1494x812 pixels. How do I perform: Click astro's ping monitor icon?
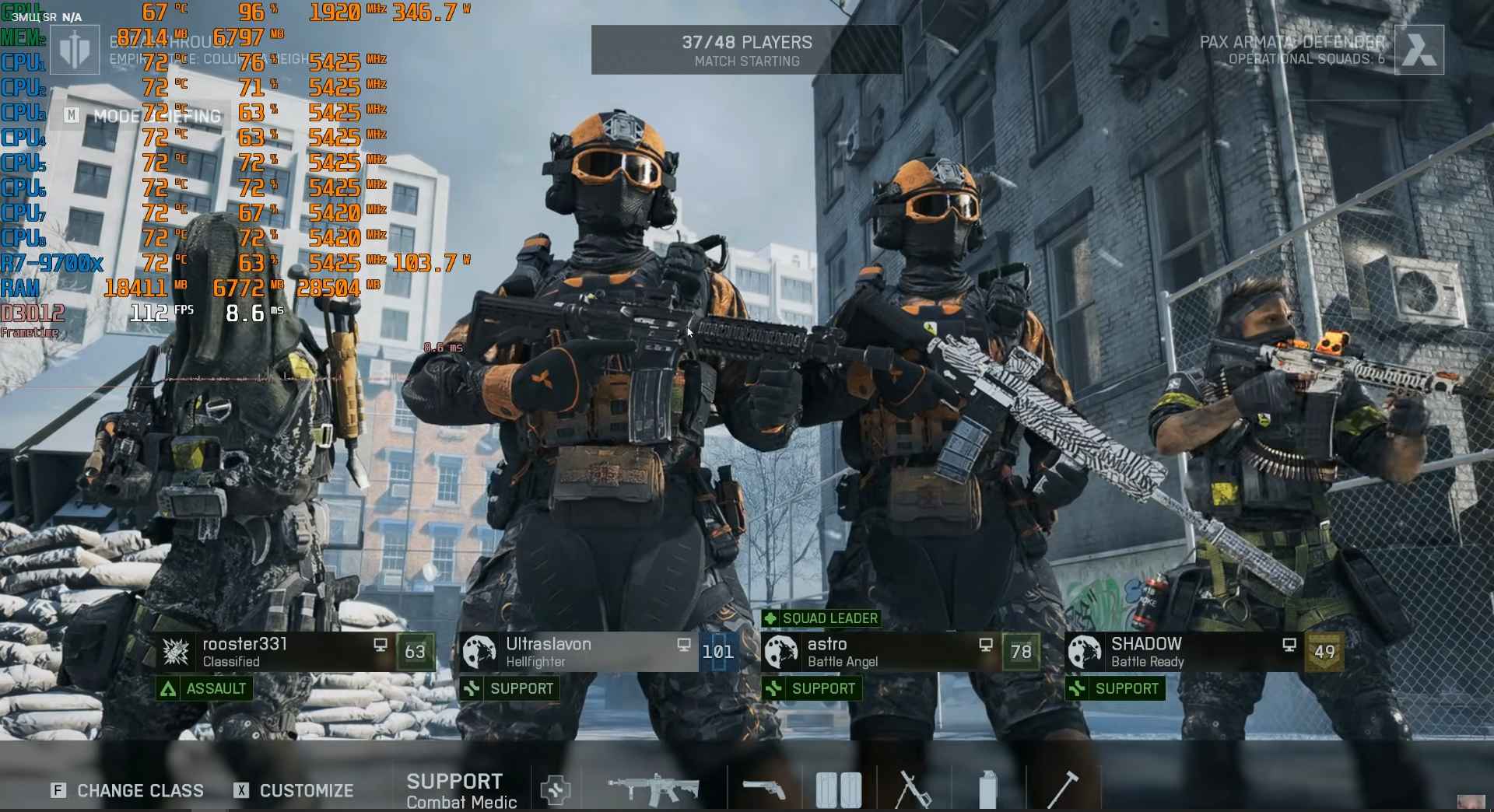(x=986, y=645)
